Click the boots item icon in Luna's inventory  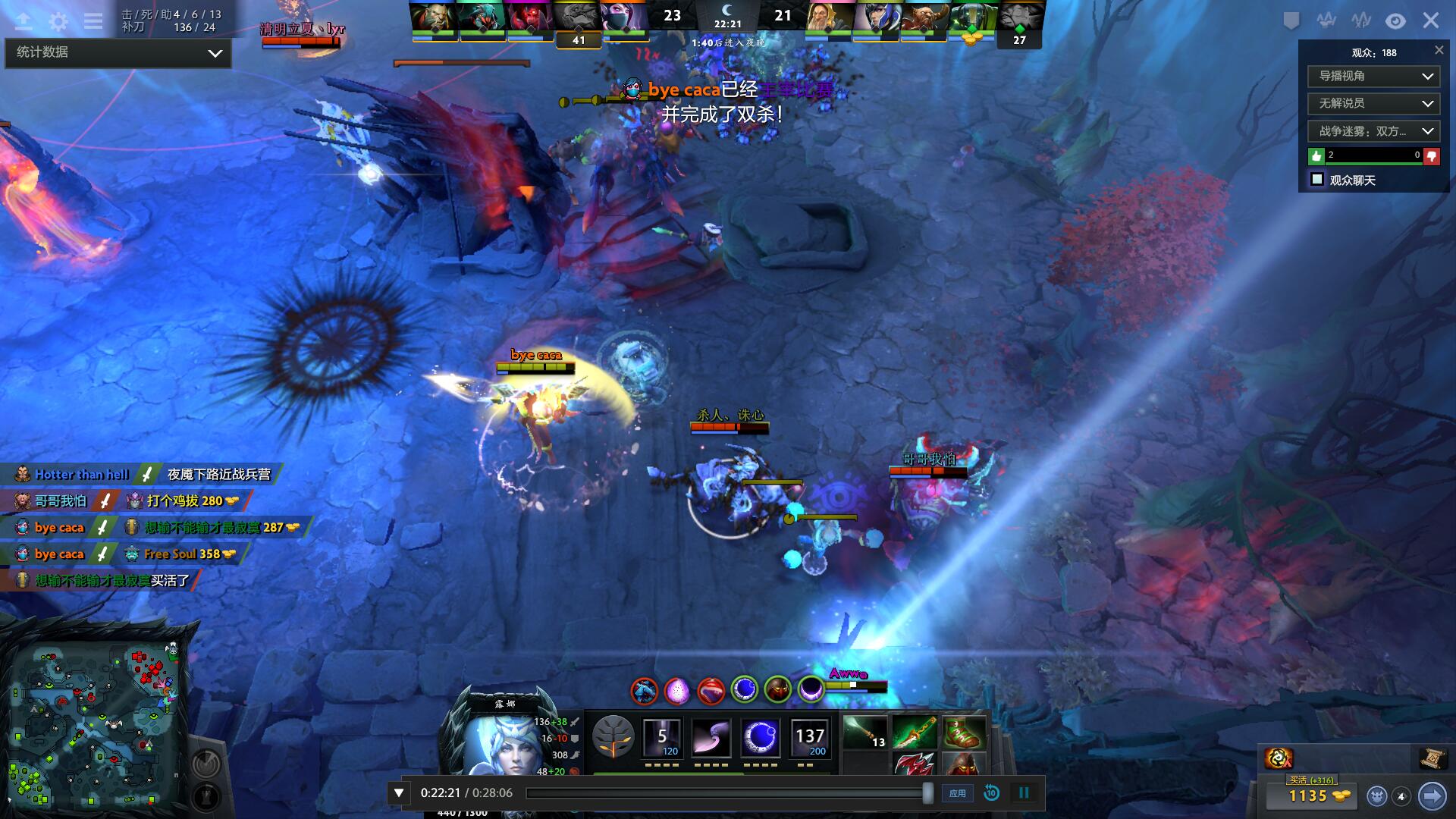coord(965,733)
